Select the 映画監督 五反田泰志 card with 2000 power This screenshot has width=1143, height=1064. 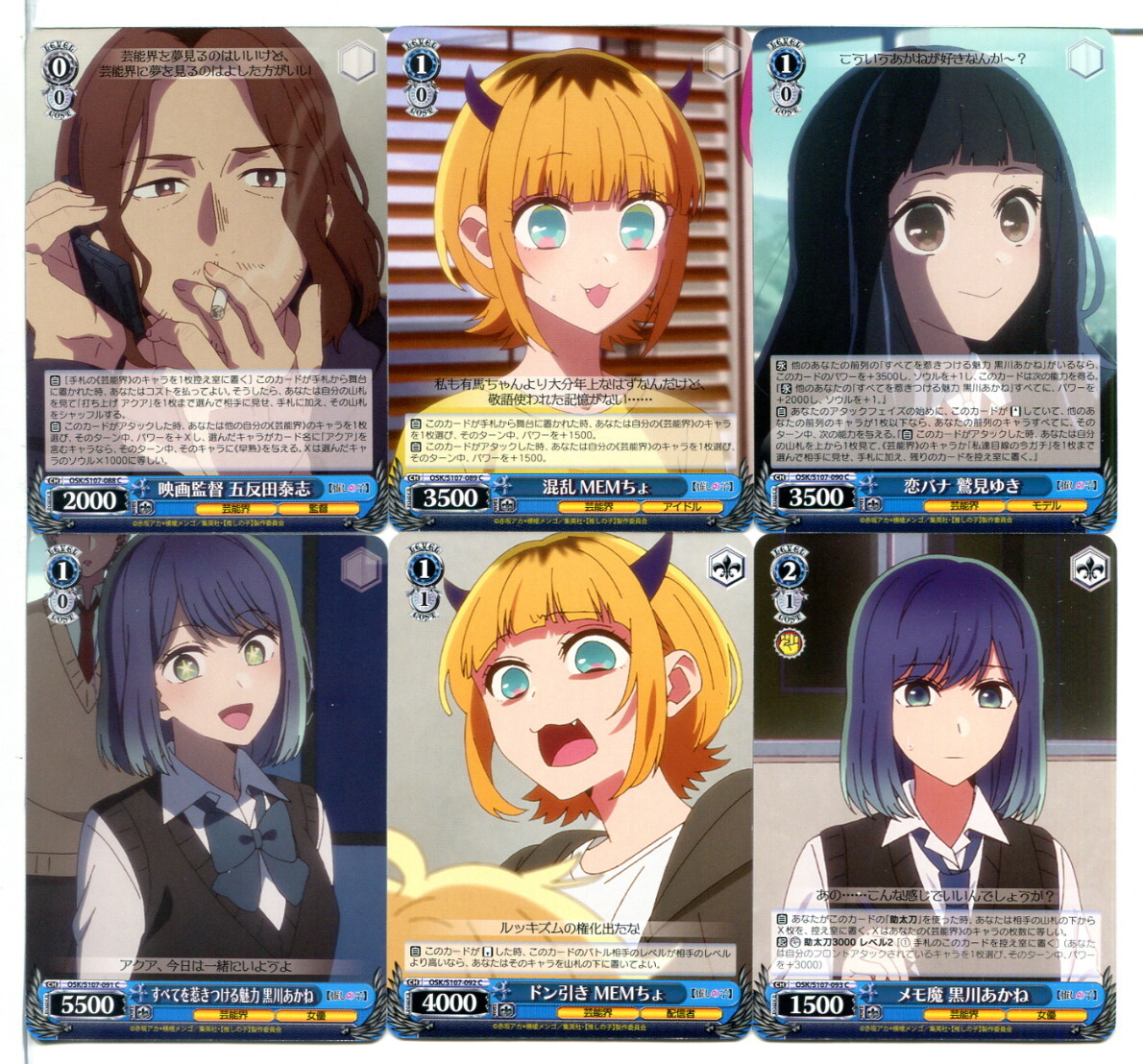click(x=206, y=278)
